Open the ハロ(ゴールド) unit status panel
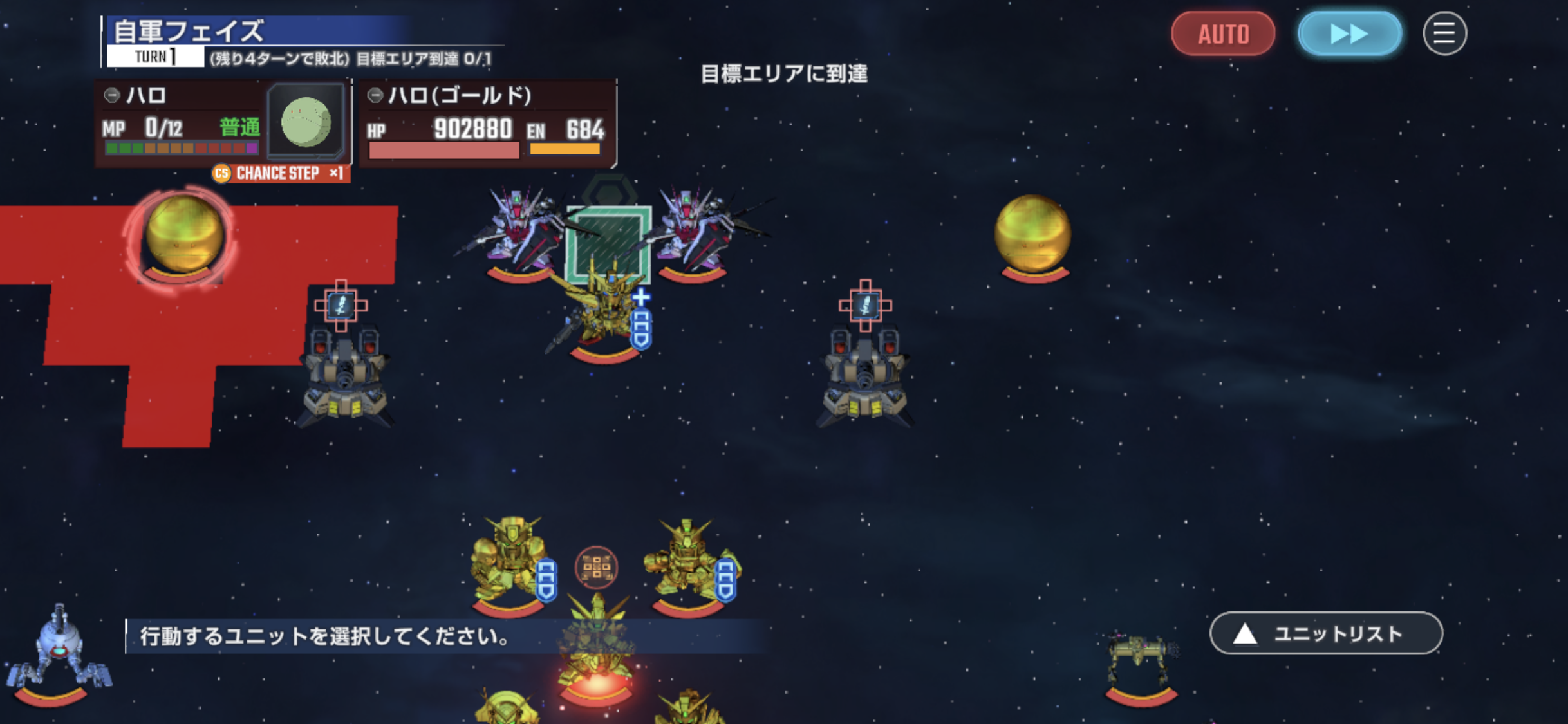This screenshot has height=724, width=1568. point(487,122)
